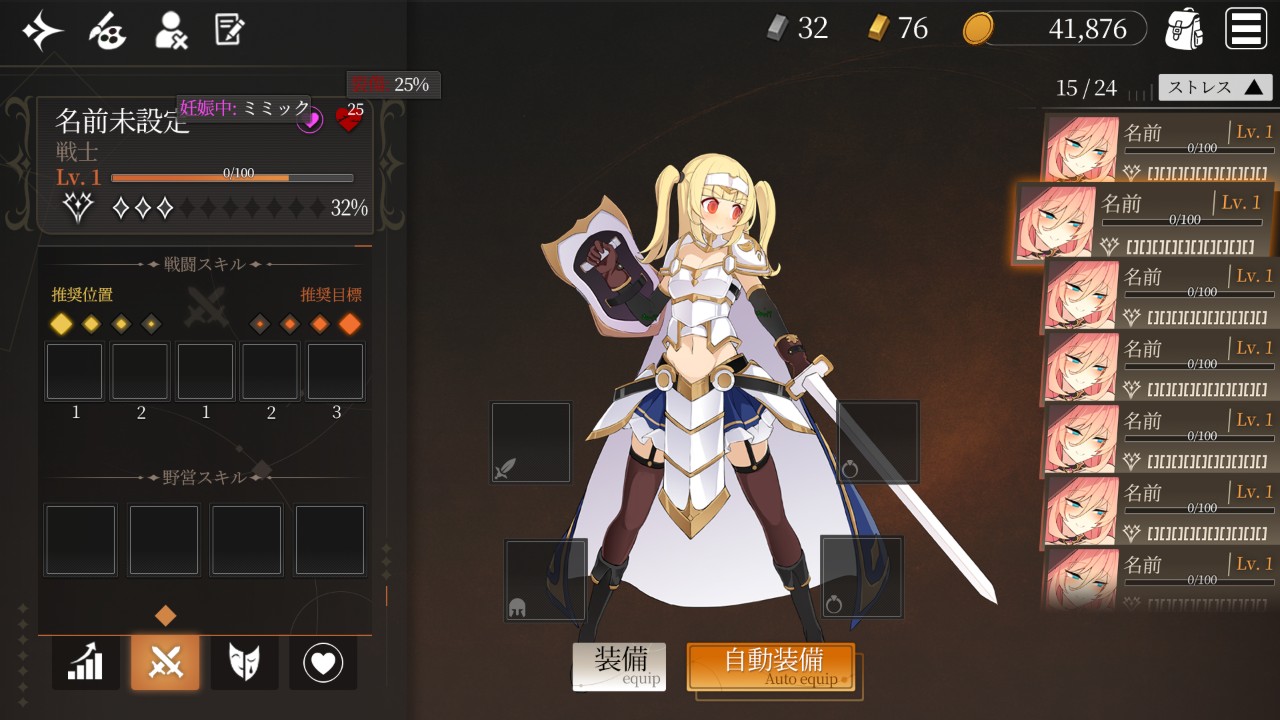Switch to the mask tab
The height and width of the screenshot is (720, 1280).
(x=245, y=662)
